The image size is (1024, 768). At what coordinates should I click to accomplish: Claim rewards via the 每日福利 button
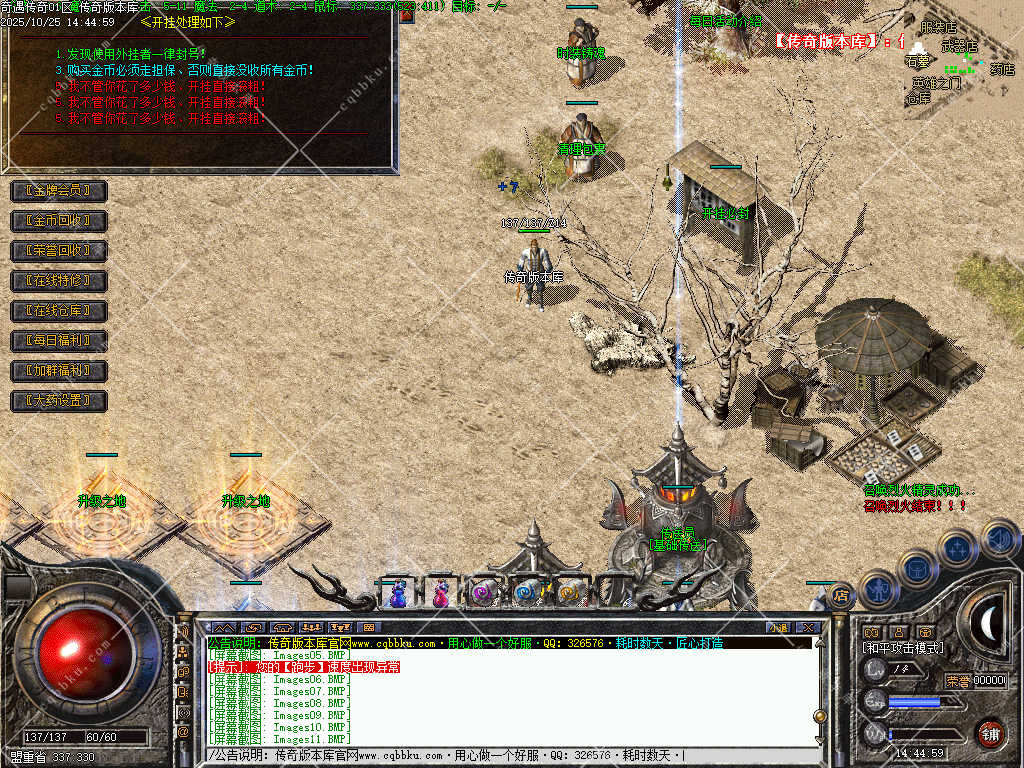(58, 341)
